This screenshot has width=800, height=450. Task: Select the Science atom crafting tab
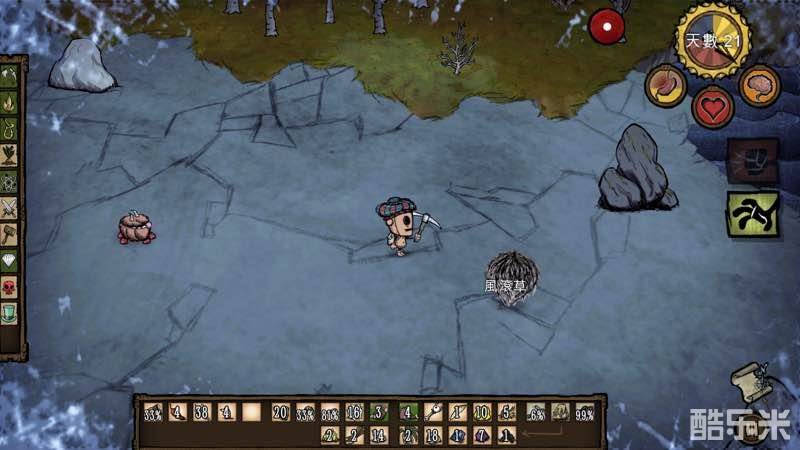pos(12,182)
